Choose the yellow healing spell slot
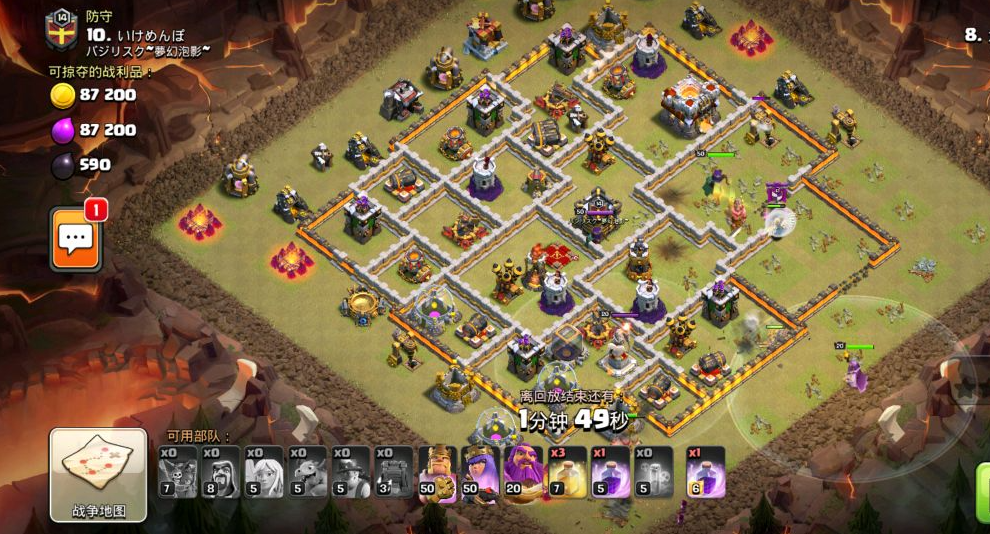Image resolution: width=990 pixels, height=534 pixels. point(567,471)
